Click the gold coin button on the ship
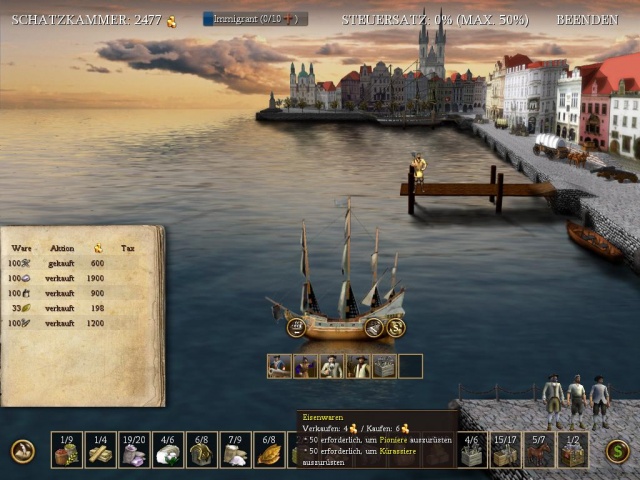This screenshot has width=640, height=480. [x=396, y=327]
